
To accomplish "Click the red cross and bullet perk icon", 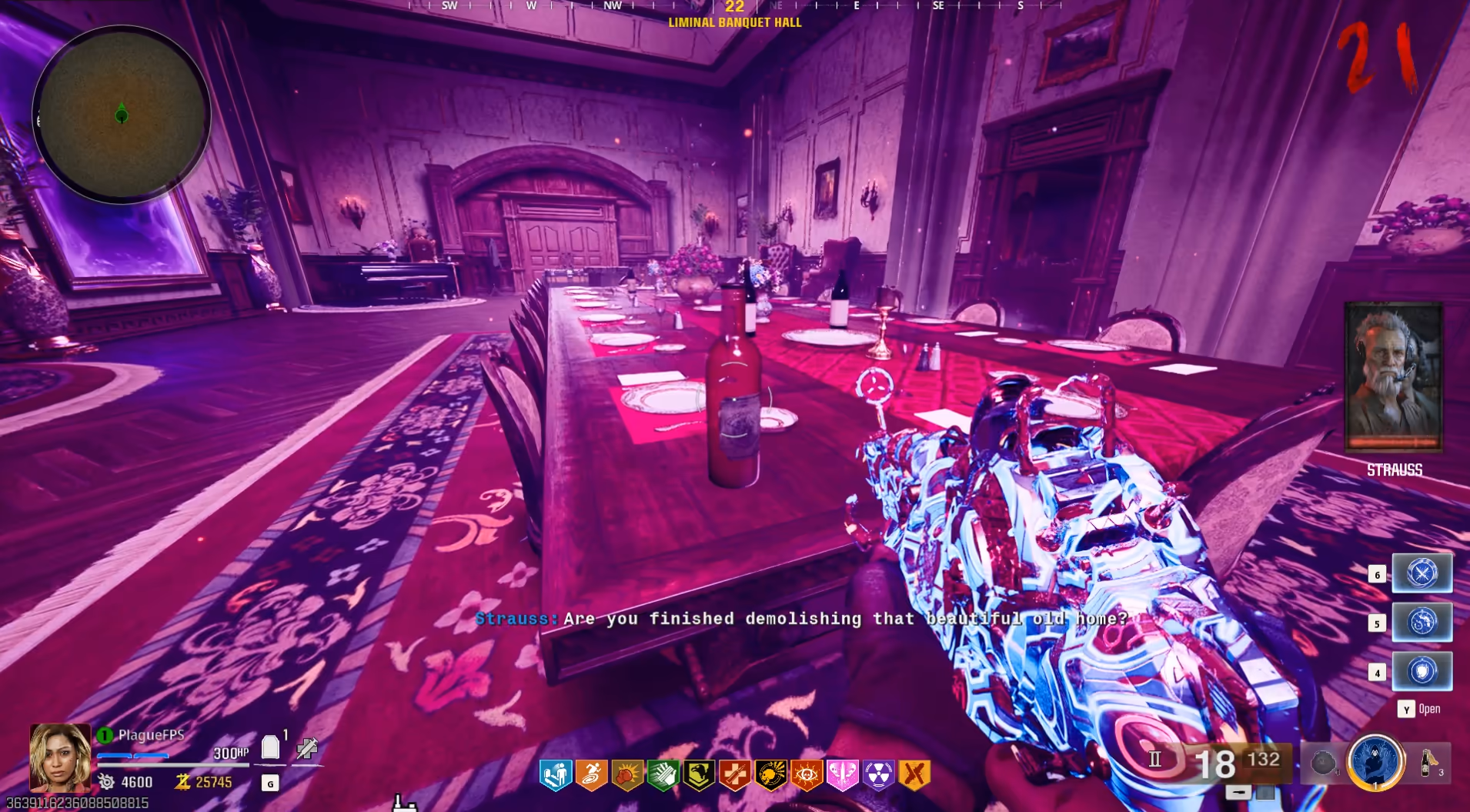I will point(734,775).
